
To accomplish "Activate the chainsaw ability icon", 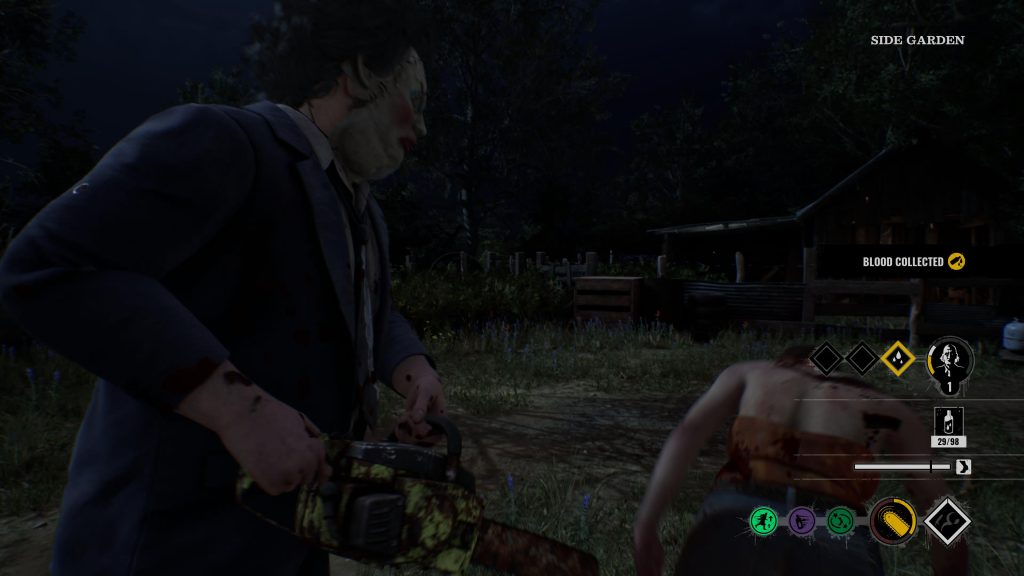I will (x=892, y=521).
